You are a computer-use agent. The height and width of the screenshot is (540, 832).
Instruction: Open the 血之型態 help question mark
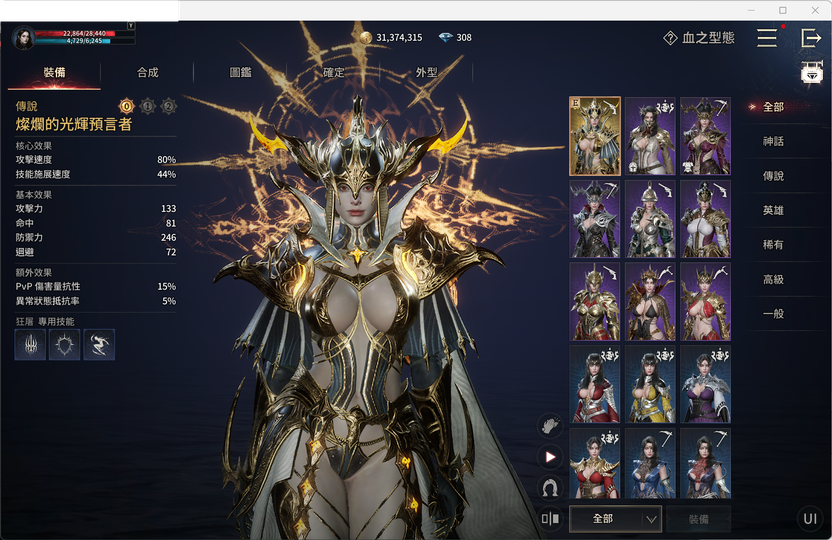click(670, 38)
